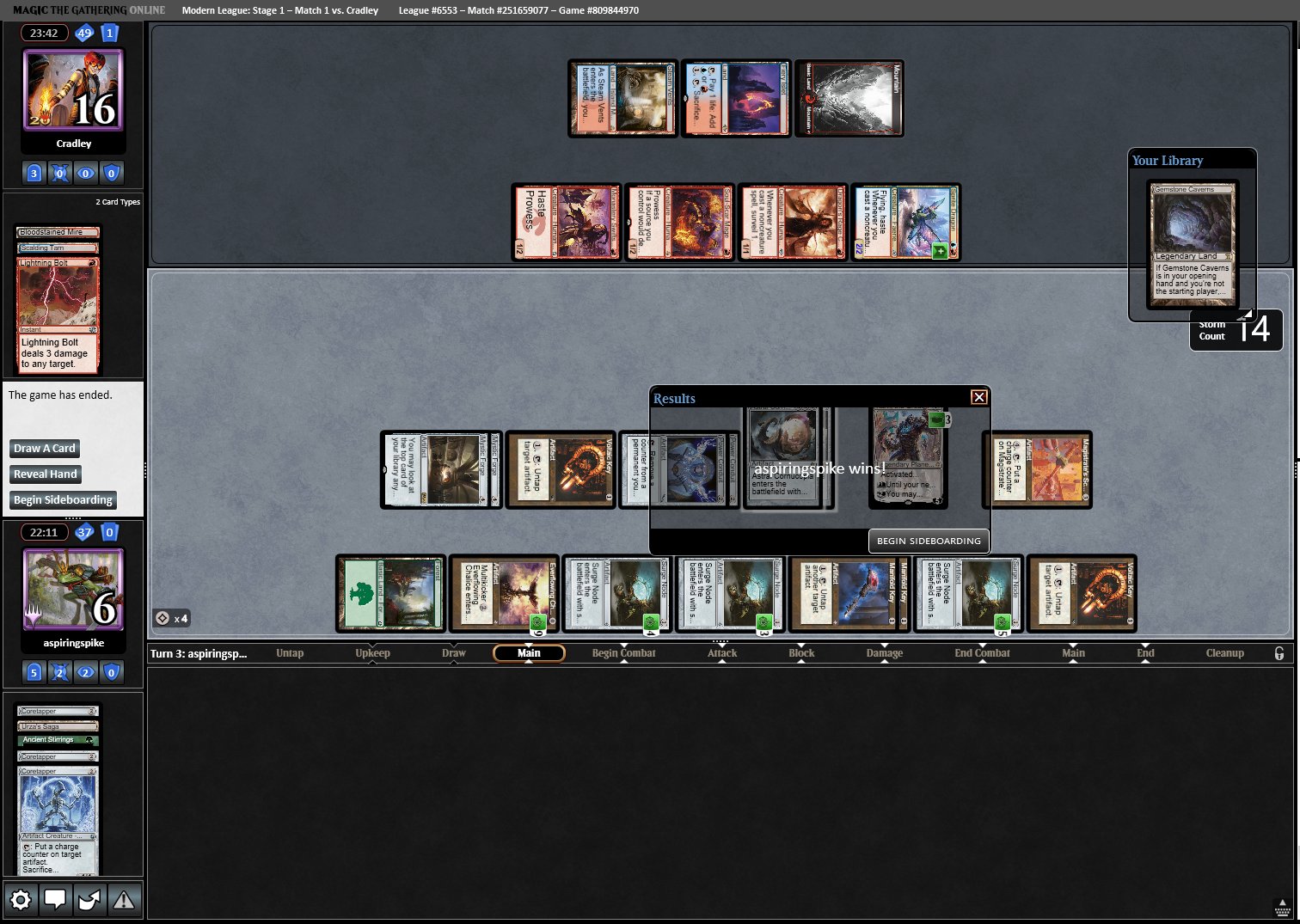The height and width of the screenshot is (924, 1300).
Task: Set a stop on the Block phase
Action: (800, 652)
